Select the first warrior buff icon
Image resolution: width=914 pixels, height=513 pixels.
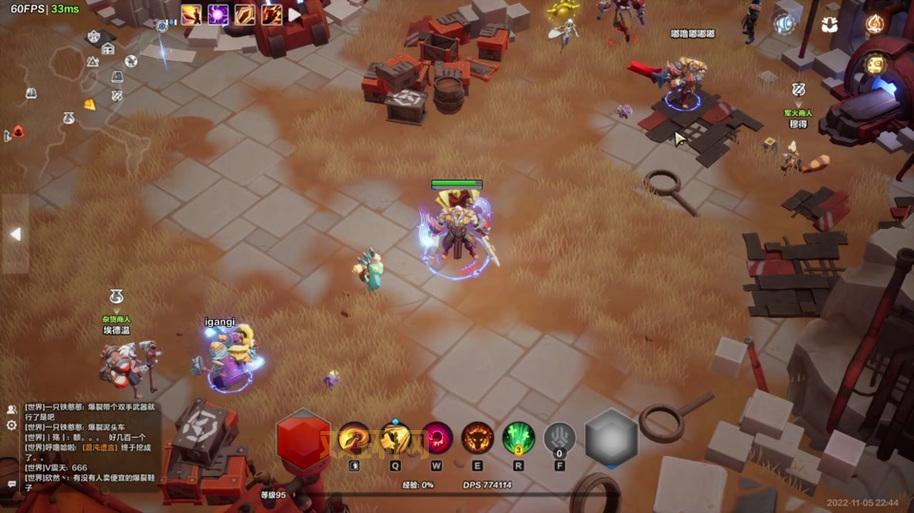[x=191, y=15]
